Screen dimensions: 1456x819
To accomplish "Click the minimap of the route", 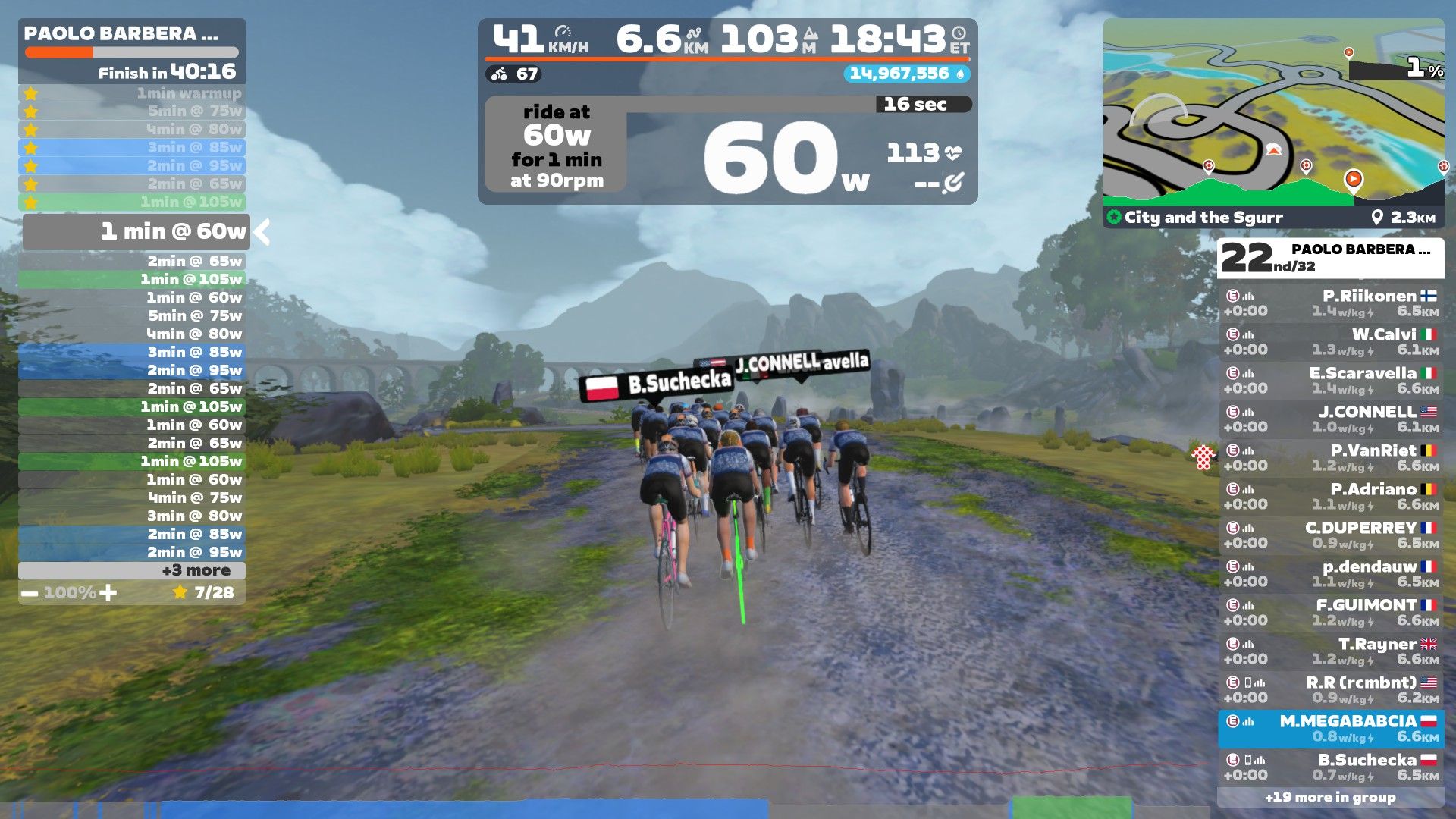I will click(x=1273, y=114).
